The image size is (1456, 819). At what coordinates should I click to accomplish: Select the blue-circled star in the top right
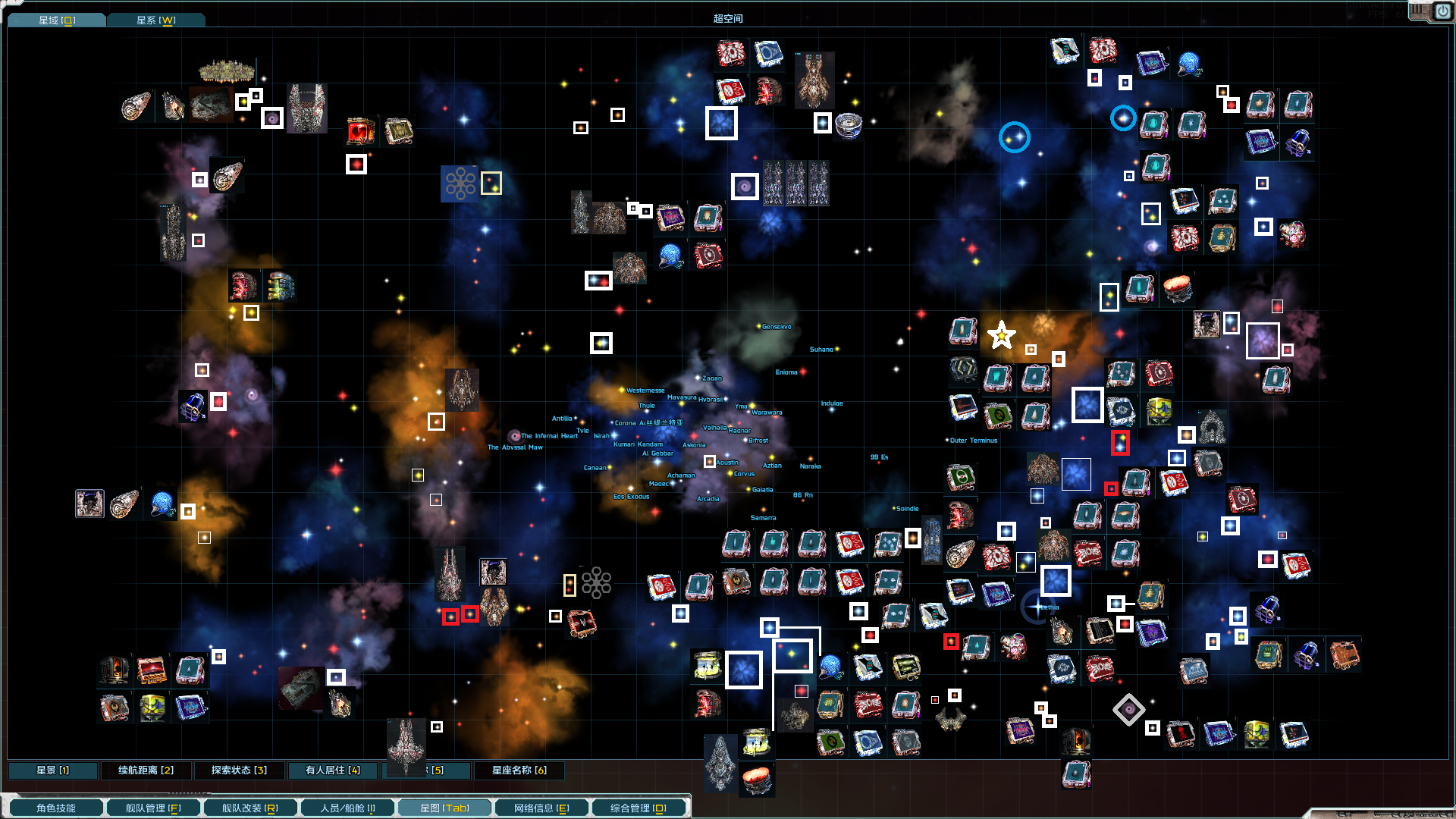(1125, 118)
